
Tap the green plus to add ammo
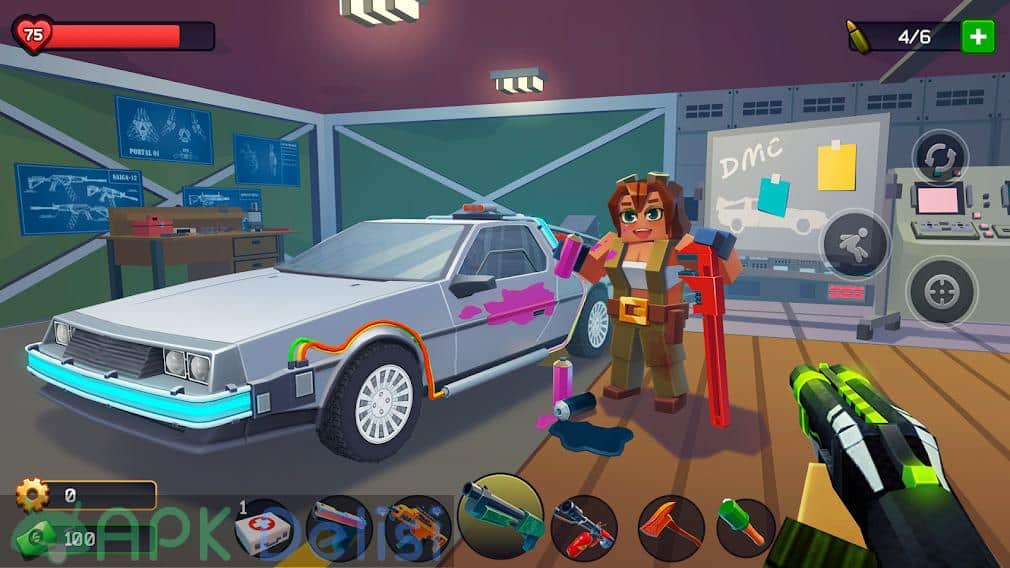coord(977,37)
